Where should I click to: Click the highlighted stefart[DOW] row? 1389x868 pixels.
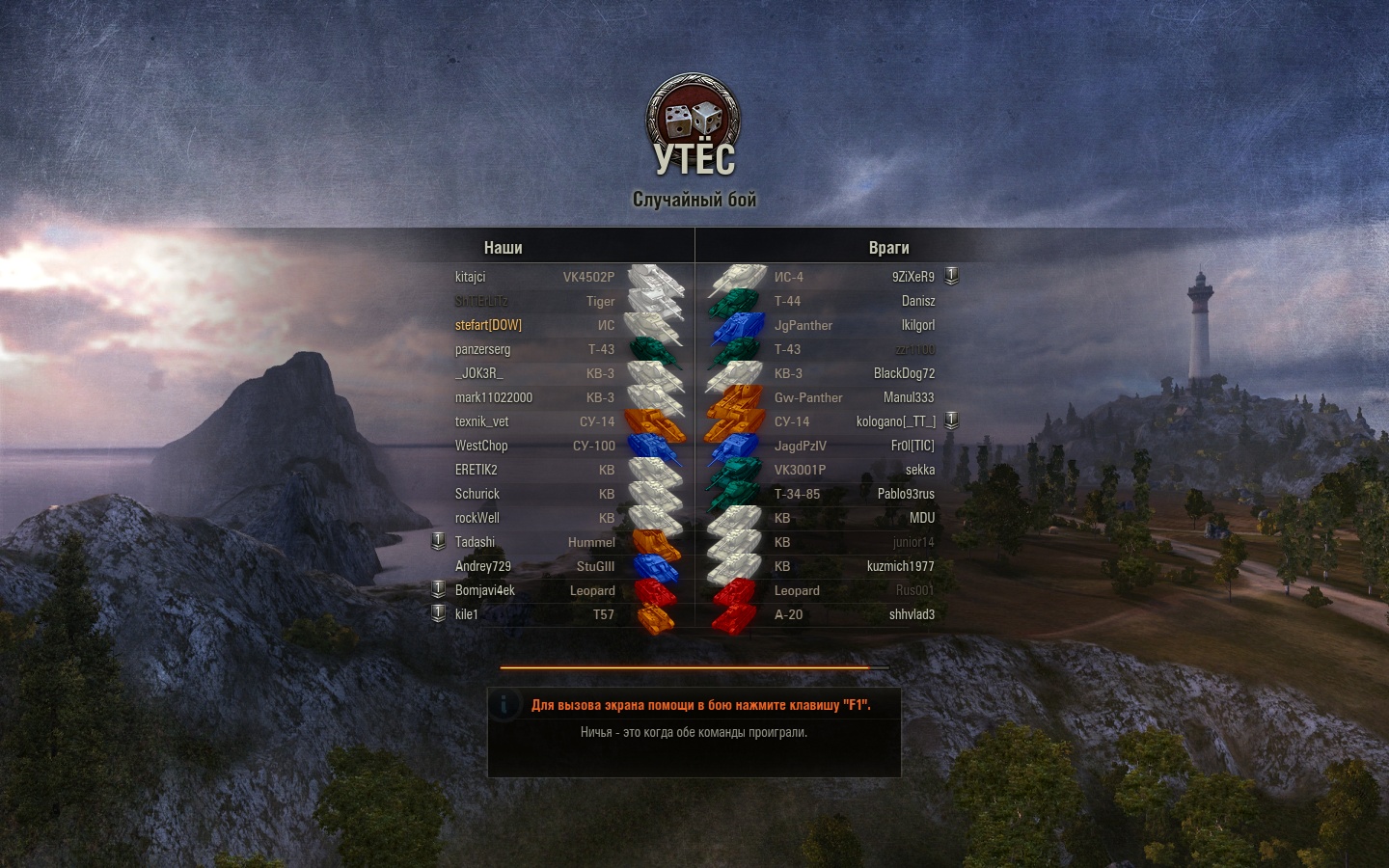tap(488, 325)
